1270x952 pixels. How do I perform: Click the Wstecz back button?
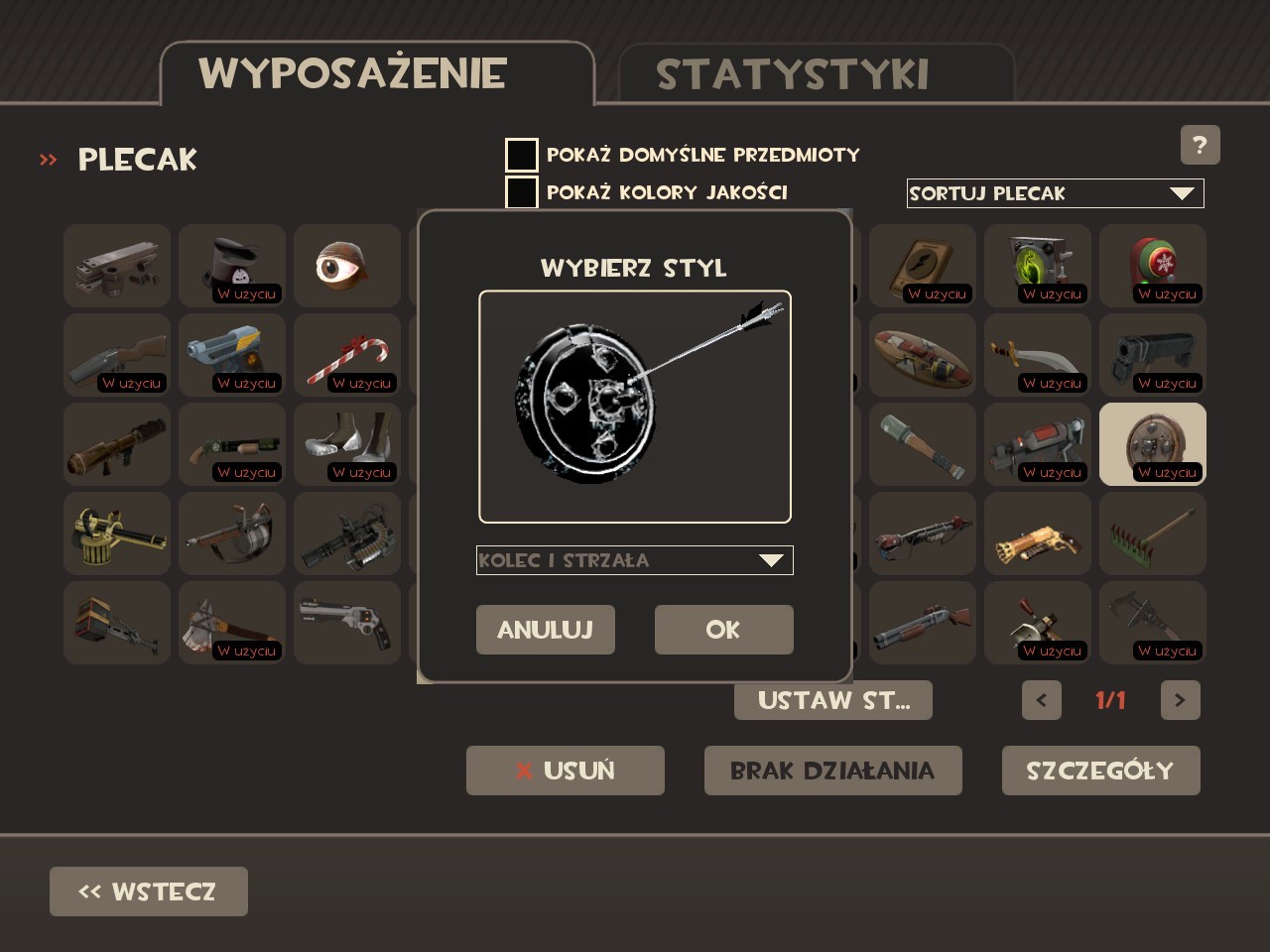[148, 891]
